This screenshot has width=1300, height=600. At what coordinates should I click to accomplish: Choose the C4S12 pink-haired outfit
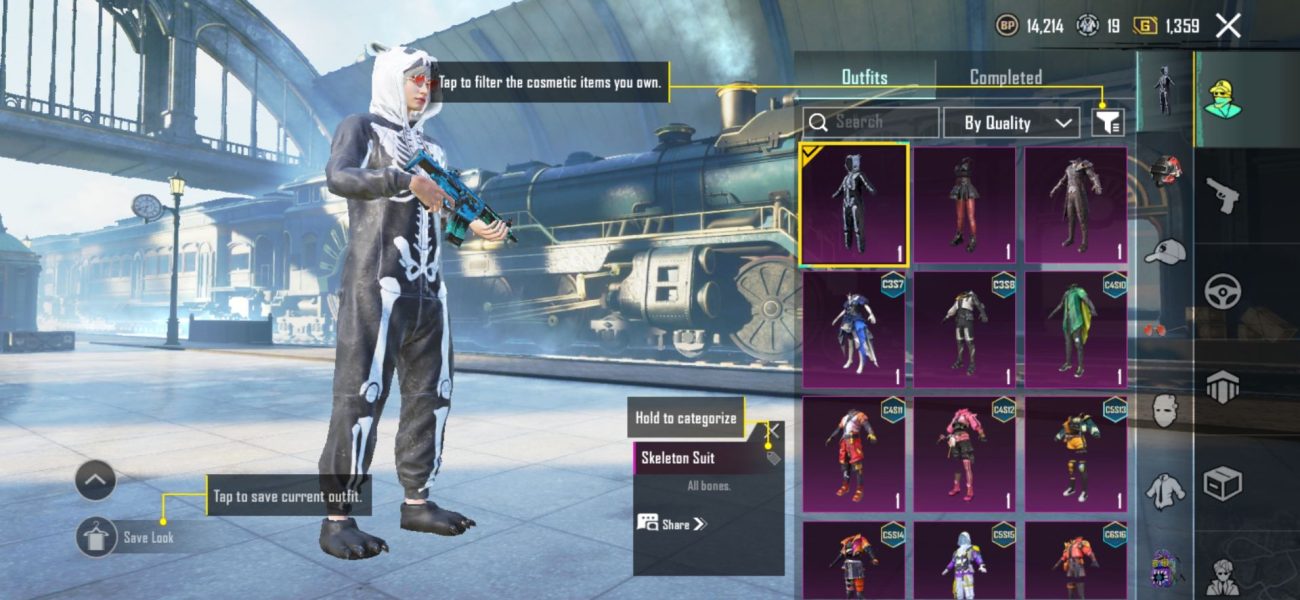pos(964,455)
